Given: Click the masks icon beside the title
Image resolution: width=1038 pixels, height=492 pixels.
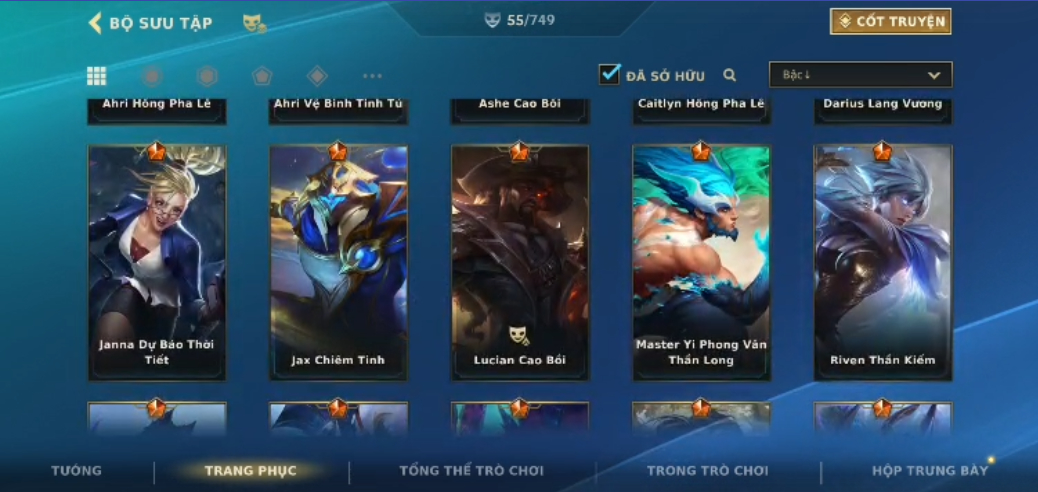Looking at the screenshot, I should coord(254,23).
